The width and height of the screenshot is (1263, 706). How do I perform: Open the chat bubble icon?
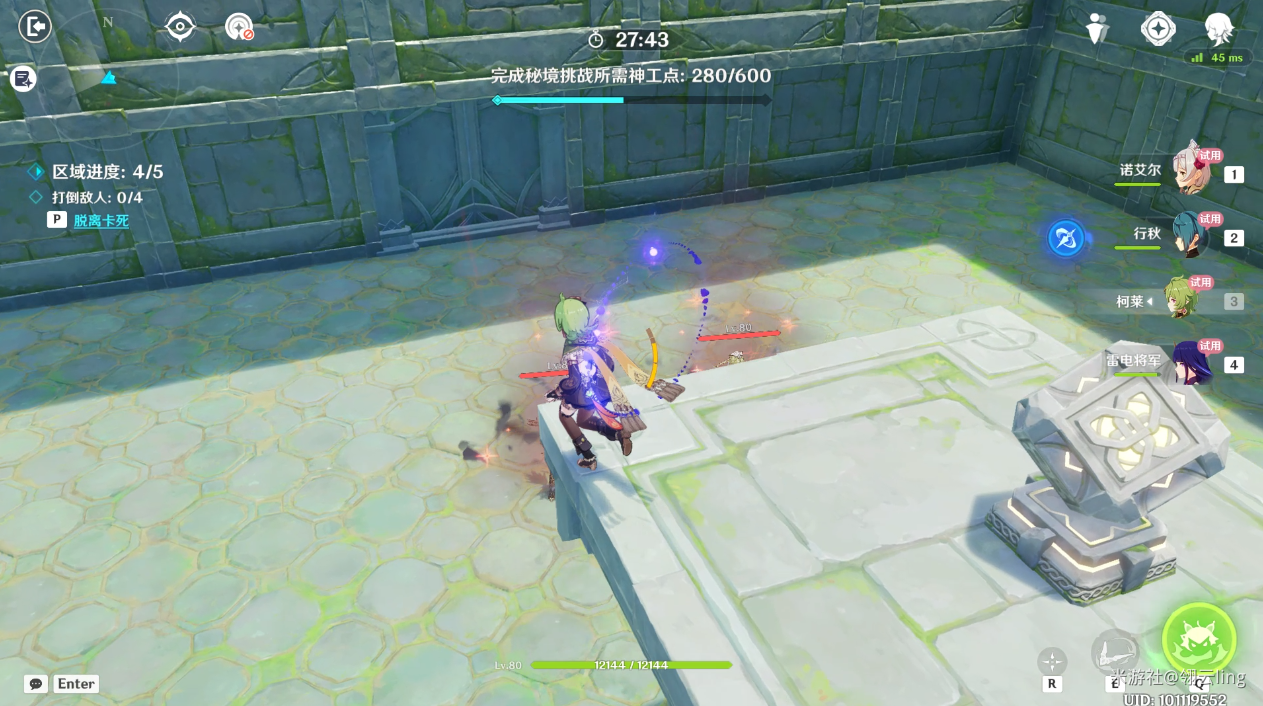[37, 684]
